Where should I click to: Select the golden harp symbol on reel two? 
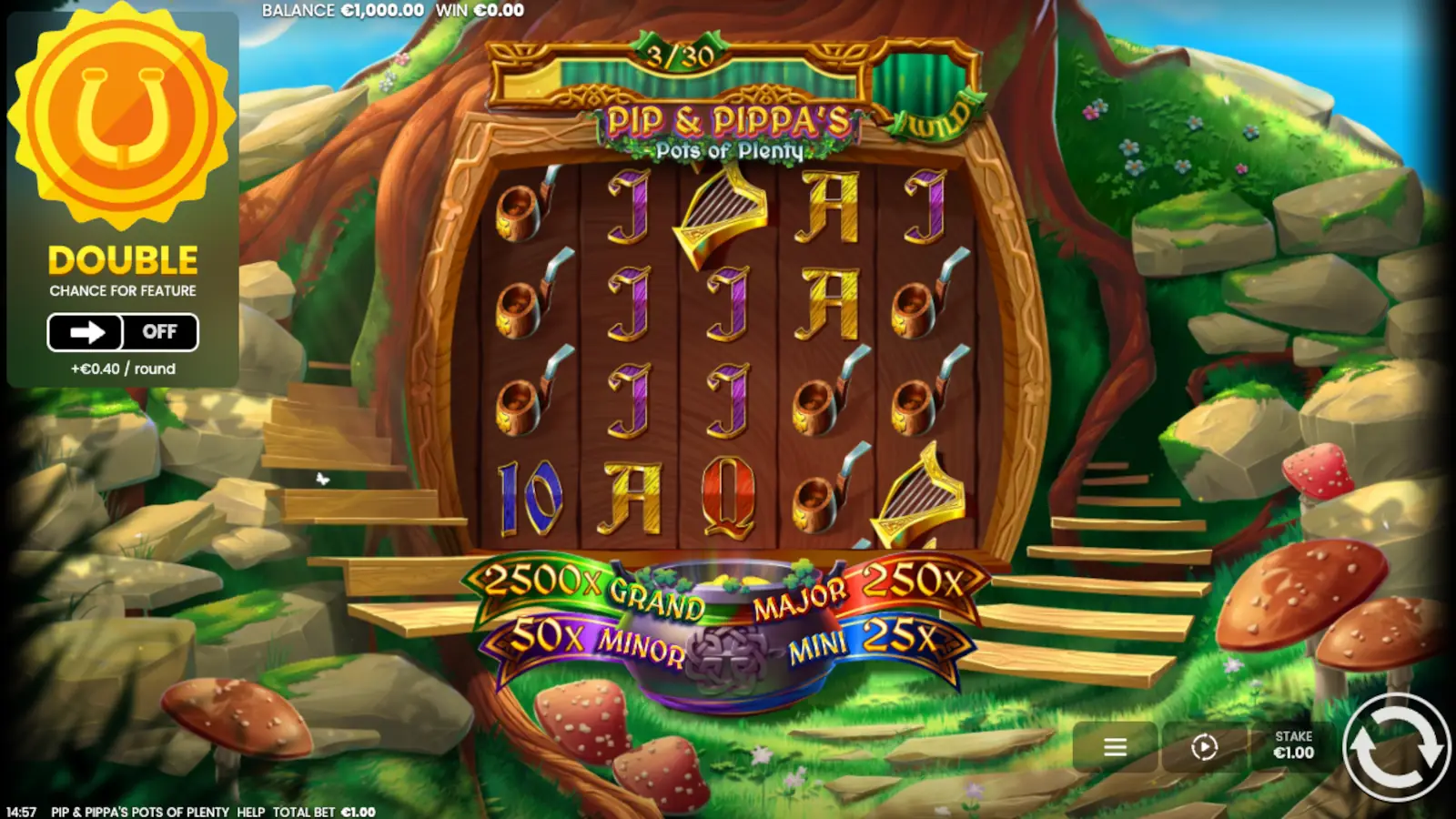pos(719,214)
